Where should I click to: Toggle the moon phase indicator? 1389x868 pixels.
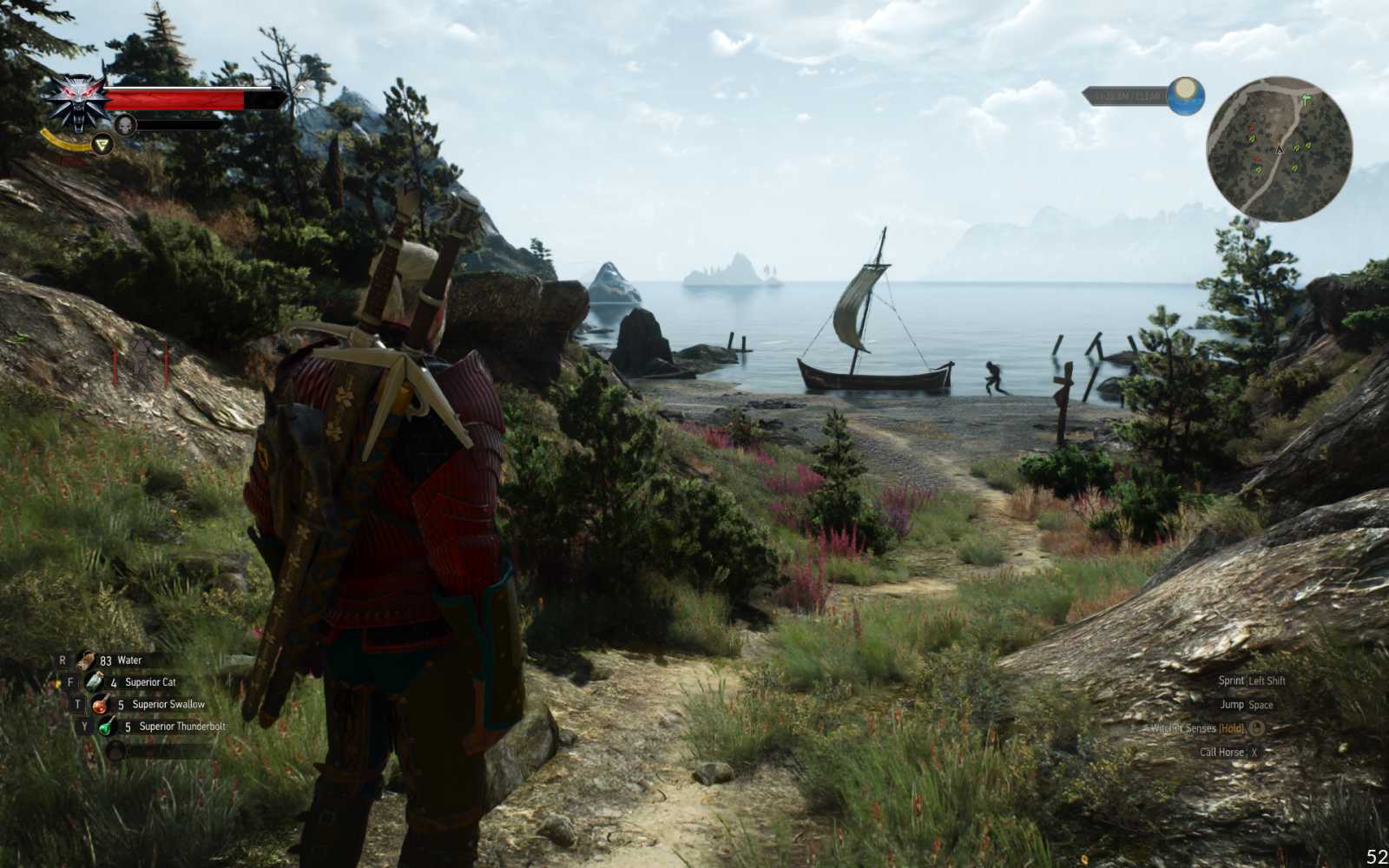click(x=1185, y=95)
